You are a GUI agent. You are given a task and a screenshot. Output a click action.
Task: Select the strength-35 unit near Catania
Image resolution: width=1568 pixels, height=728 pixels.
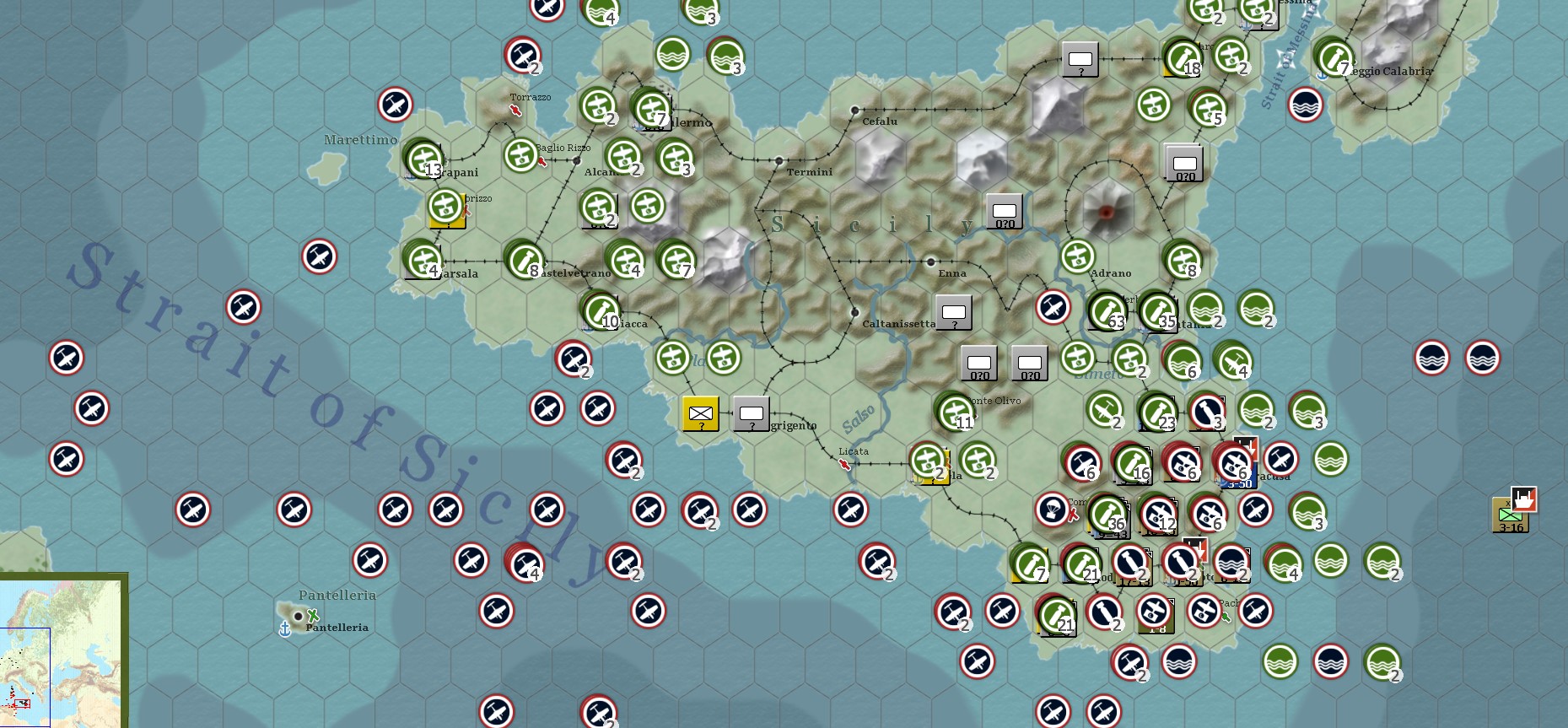(x=1159, y=310)
